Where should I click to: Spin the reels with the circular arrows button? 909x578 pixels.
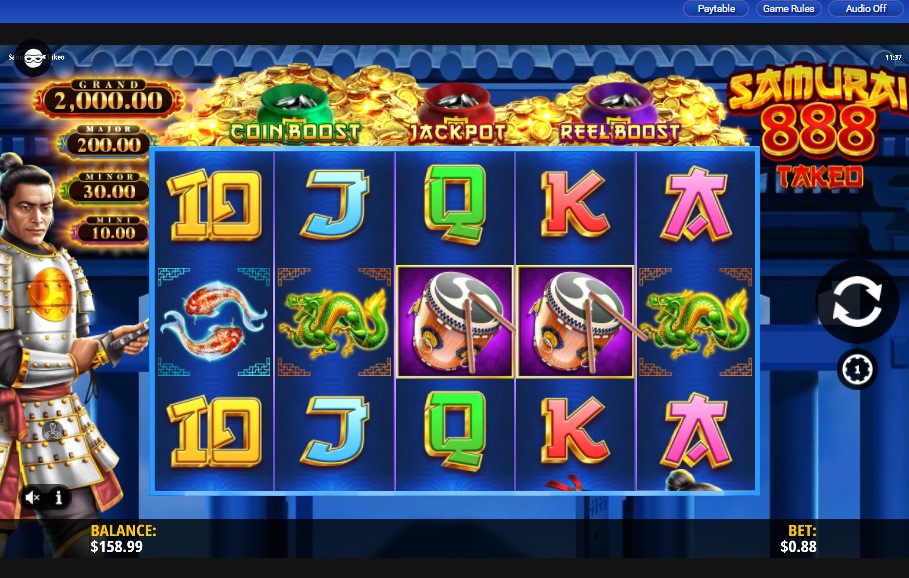coord(857,302)
